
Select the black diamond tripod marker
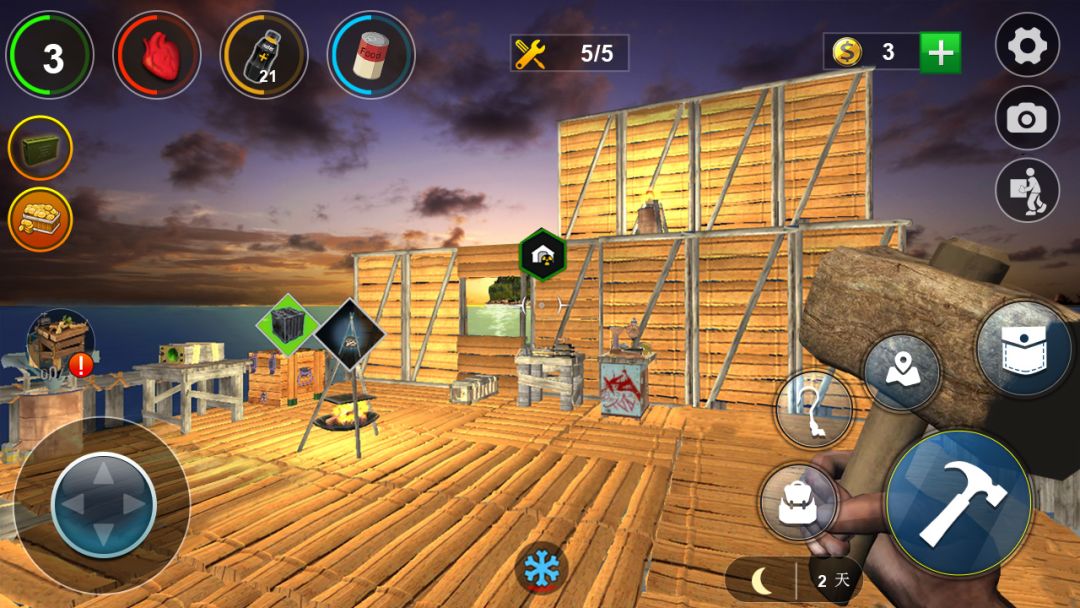349,331
